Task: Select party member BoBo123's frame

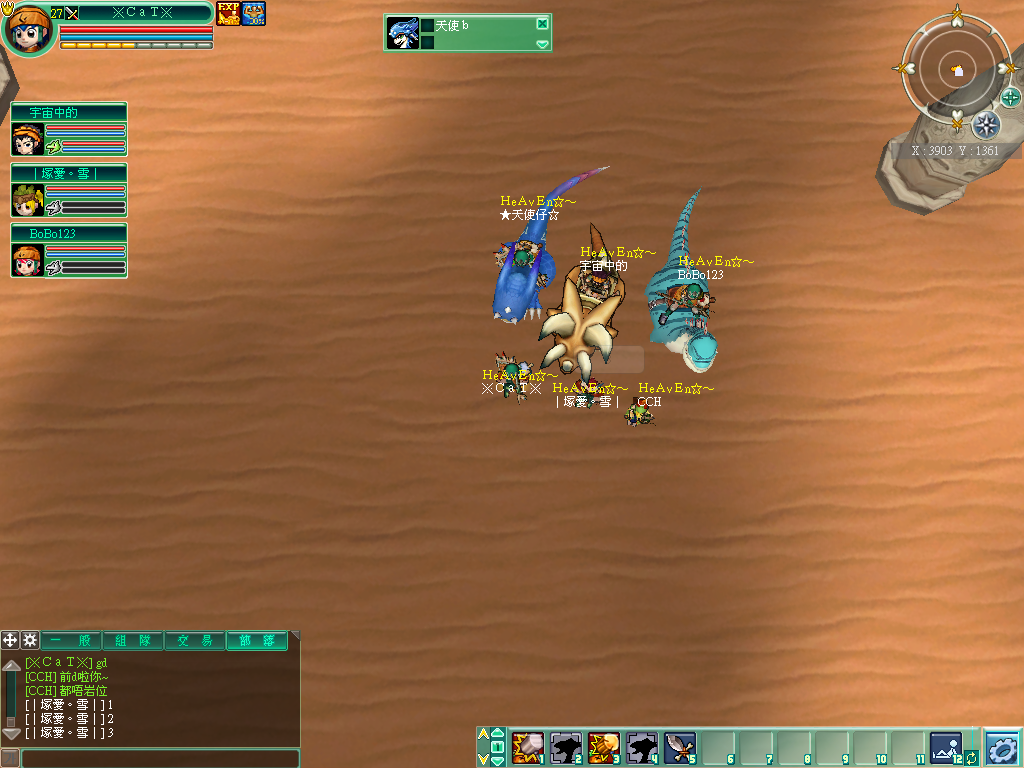Action: [x=69, y=251]
